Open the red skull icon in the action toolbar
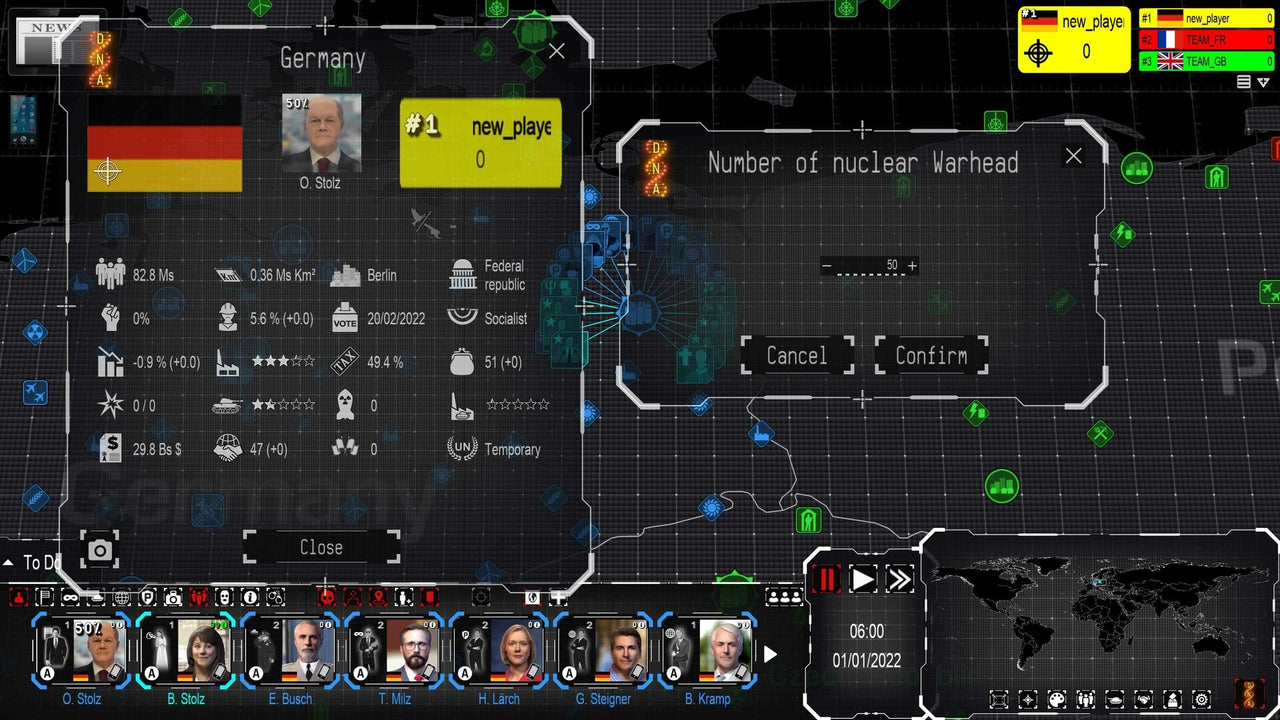The image size is (1280, 720). click(328, 597)
